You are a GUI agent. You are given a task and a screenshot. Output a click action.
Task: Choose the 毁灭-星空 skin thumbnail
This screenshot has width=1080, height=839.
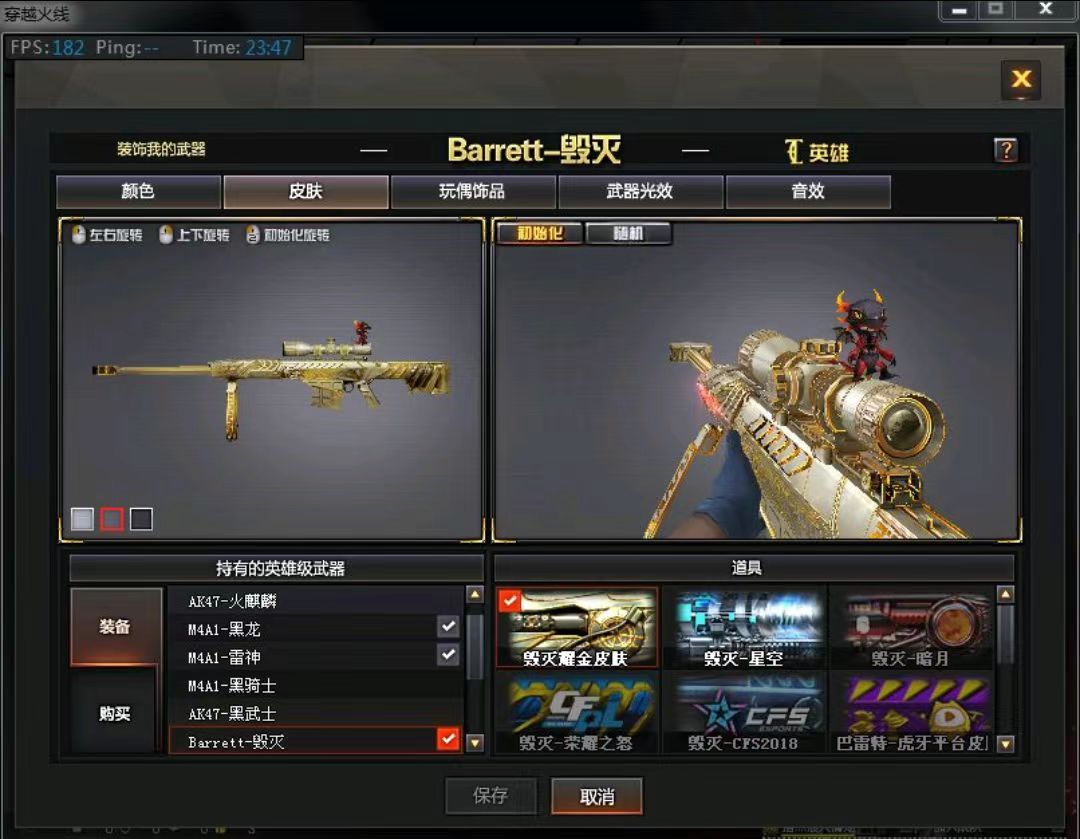743,629
